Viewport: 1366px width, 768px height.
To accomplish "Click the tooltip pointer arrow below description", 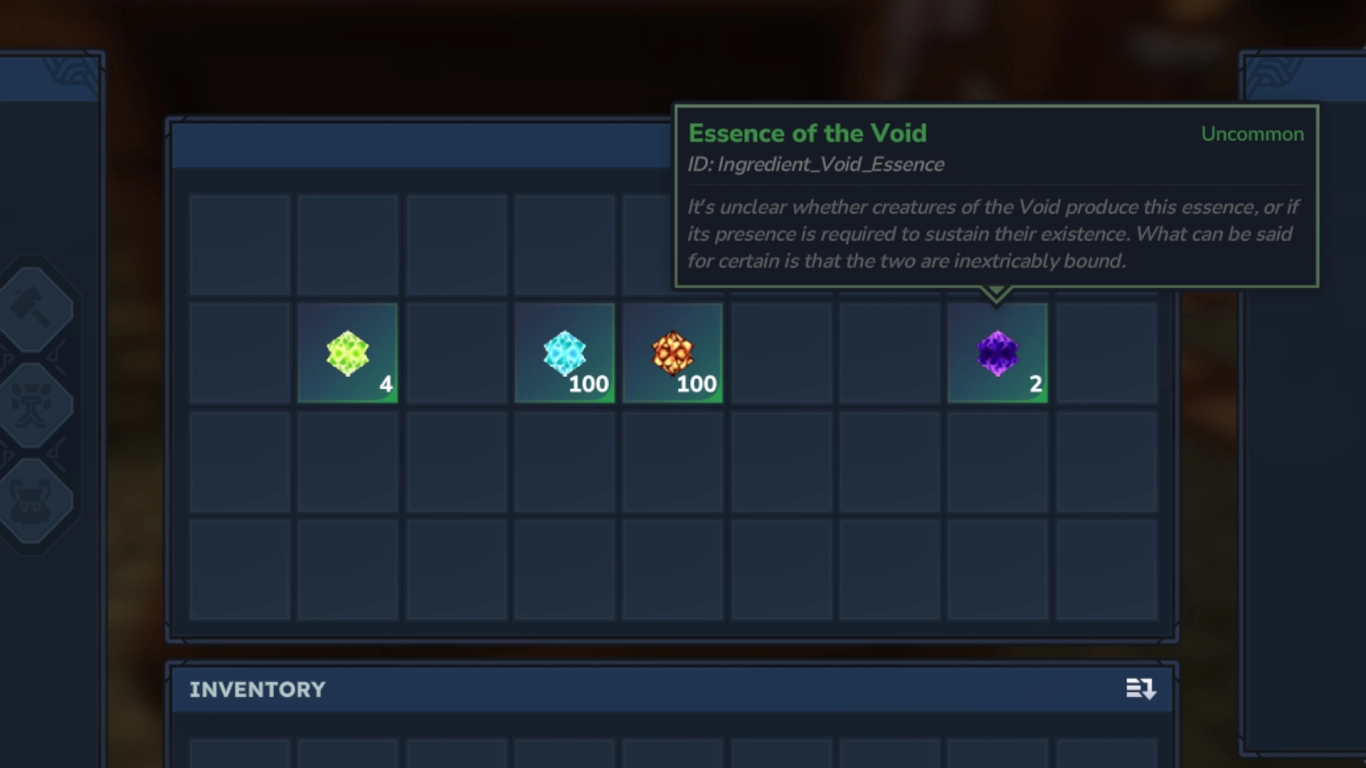I will coord(997,294).
